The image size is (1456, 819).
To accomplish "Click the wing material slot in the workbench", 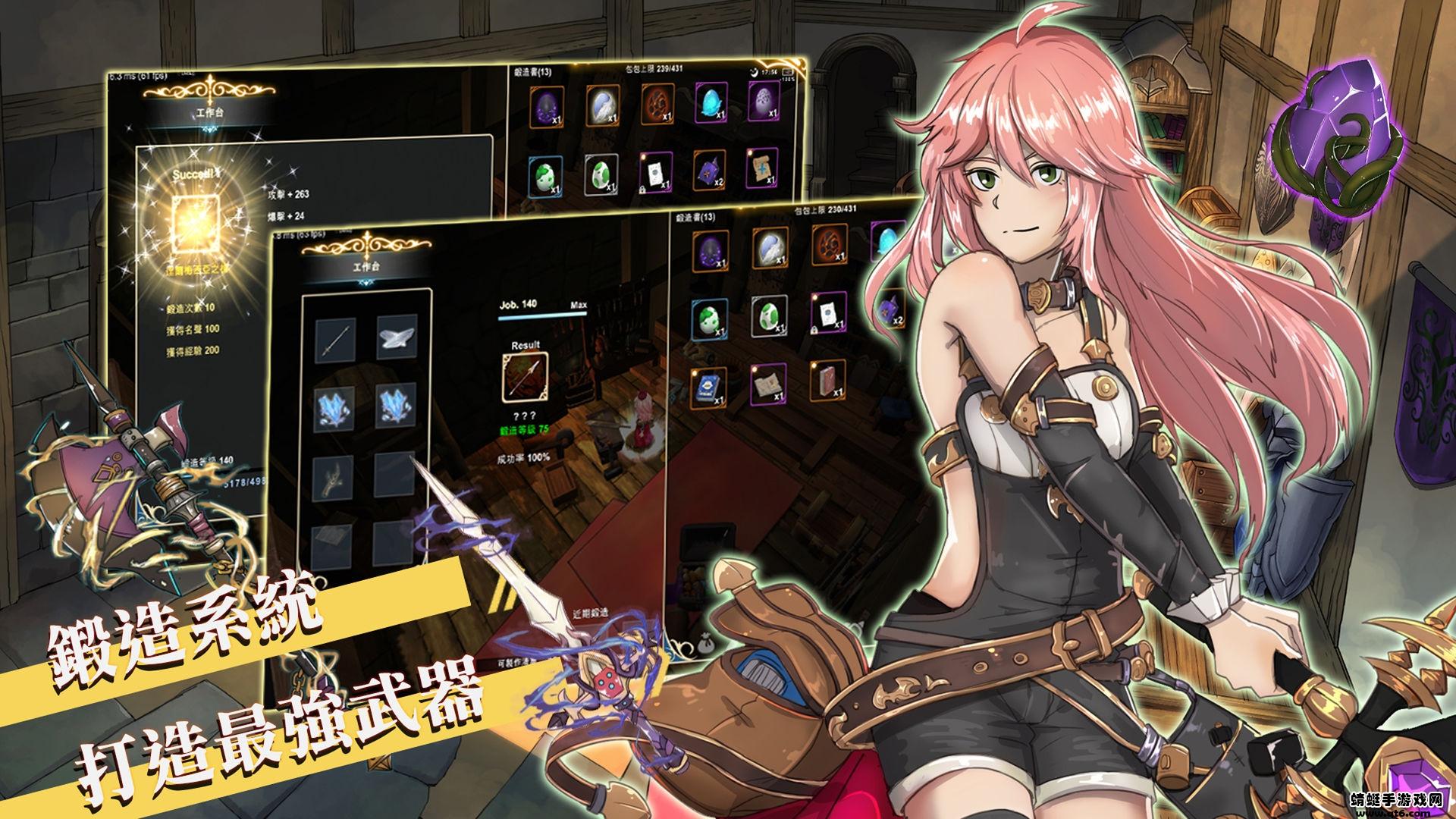I will (x=397, y=340).
